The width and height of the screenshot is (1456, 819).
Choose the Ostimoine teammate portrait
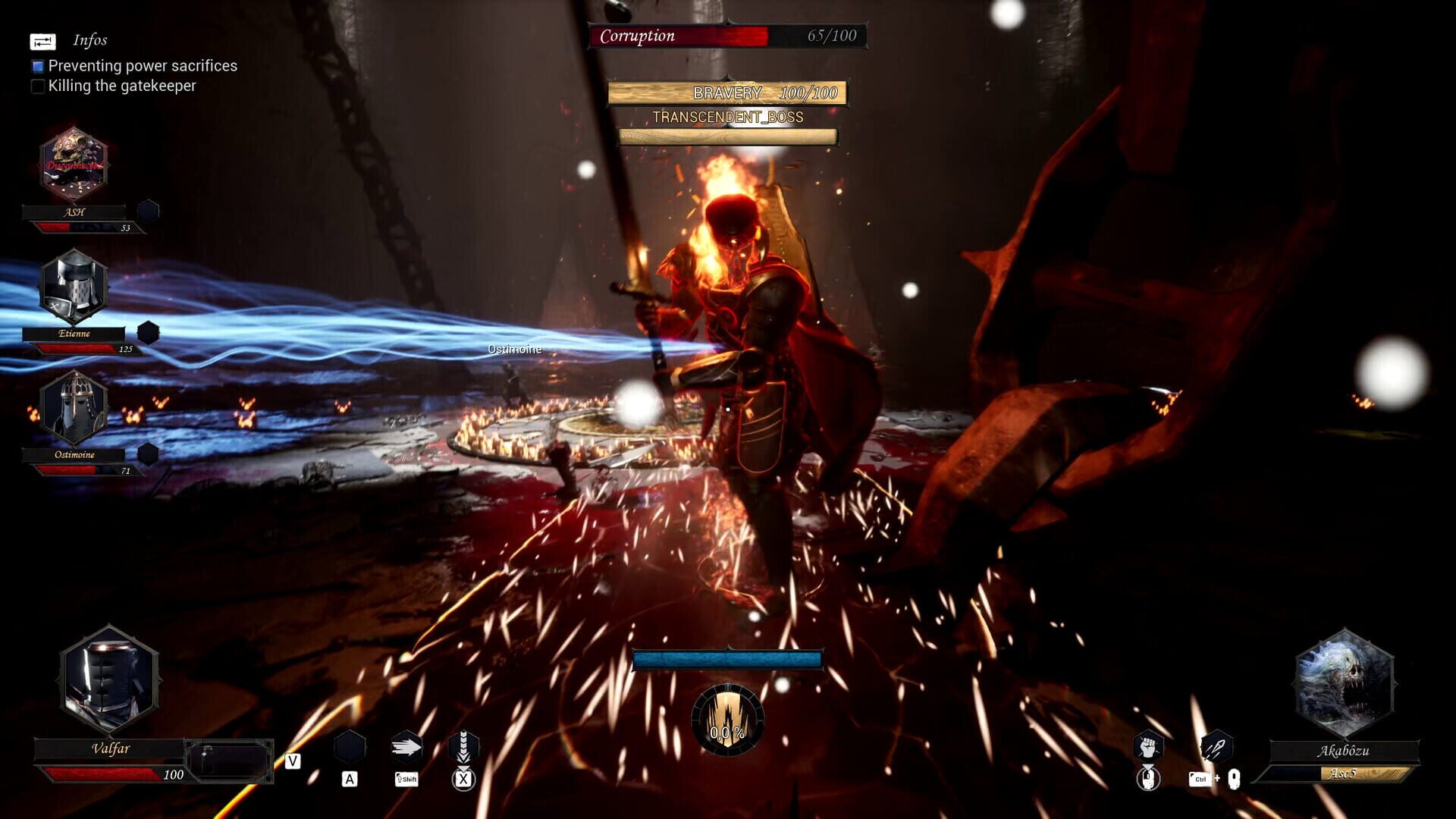click(74, 408)
